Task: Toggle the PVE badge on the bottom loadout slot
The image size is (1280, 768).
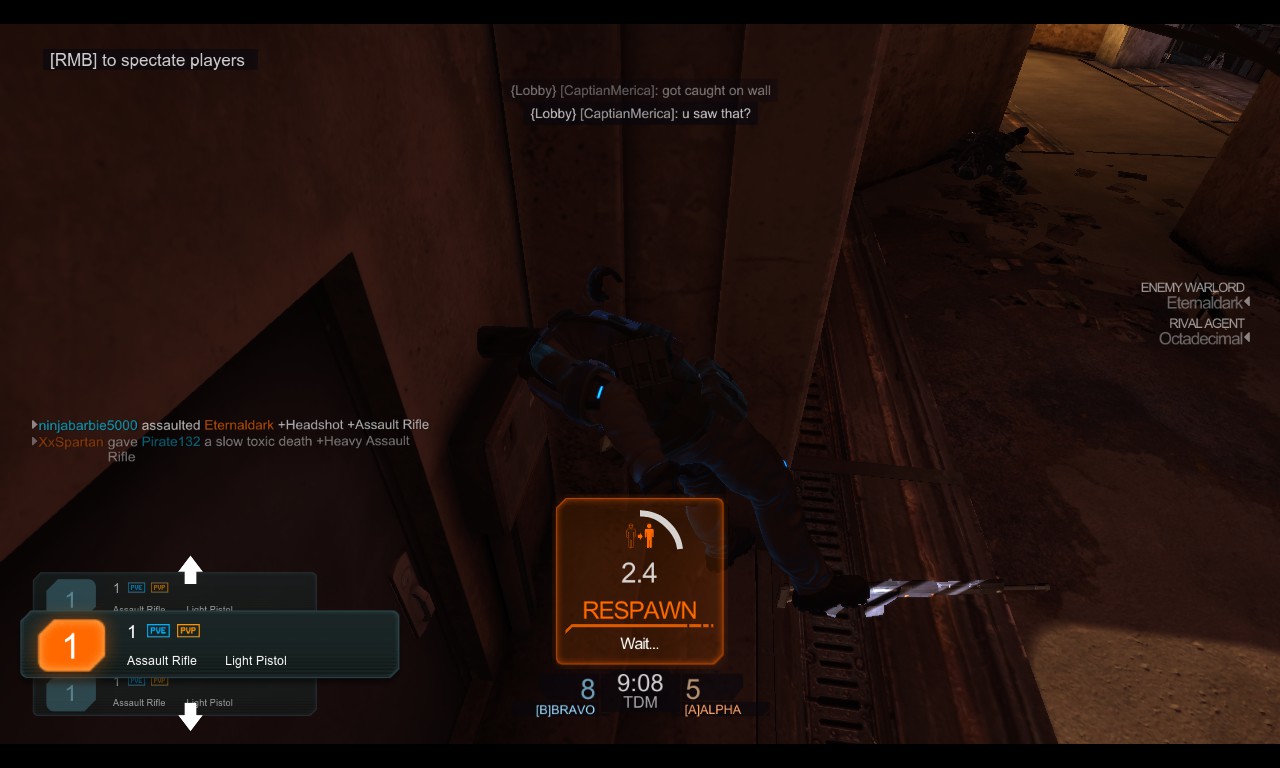Action: [135, 679]
